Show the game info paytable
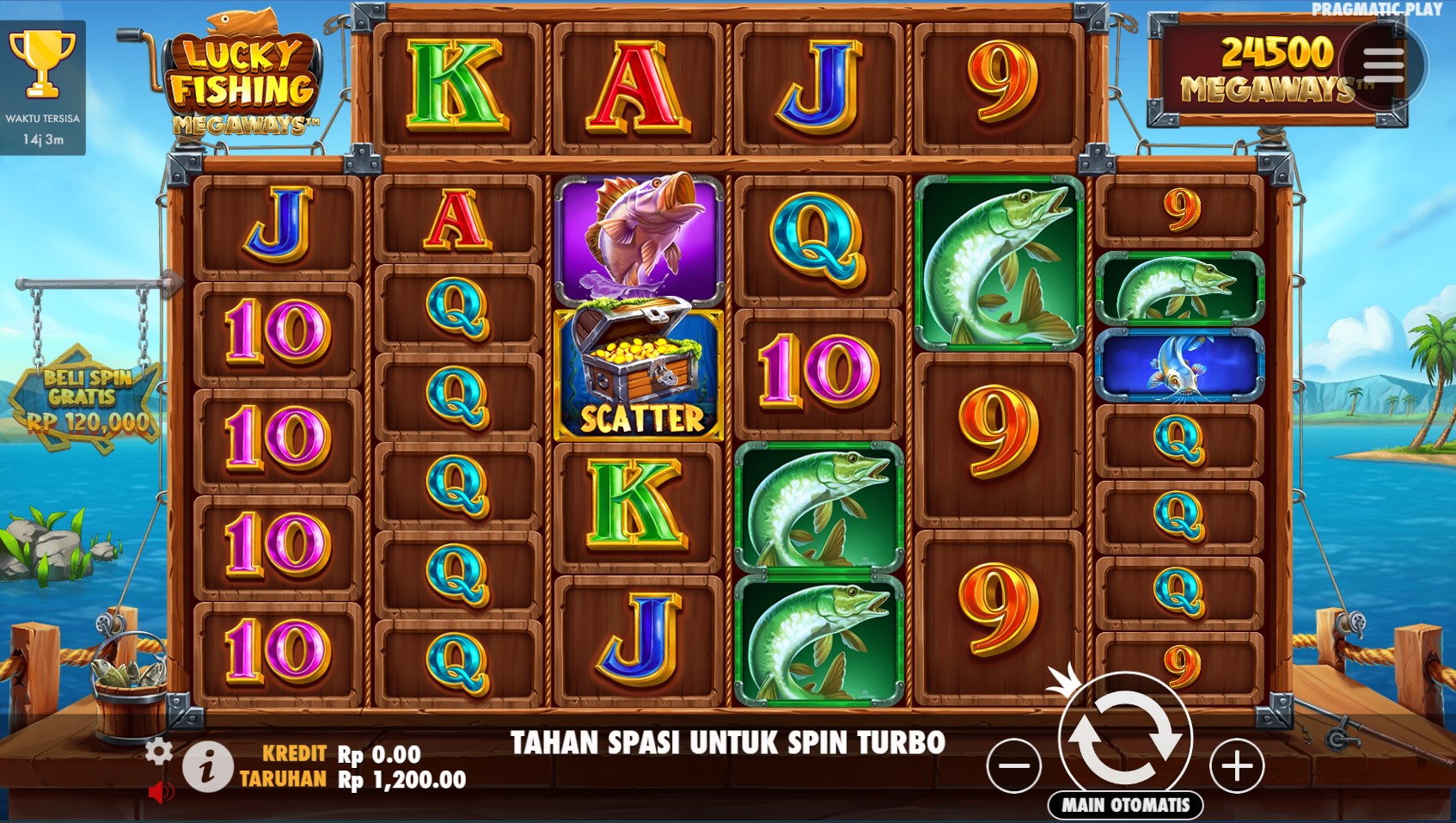This screenshot has height=823, width=1456. coord(207,767)
